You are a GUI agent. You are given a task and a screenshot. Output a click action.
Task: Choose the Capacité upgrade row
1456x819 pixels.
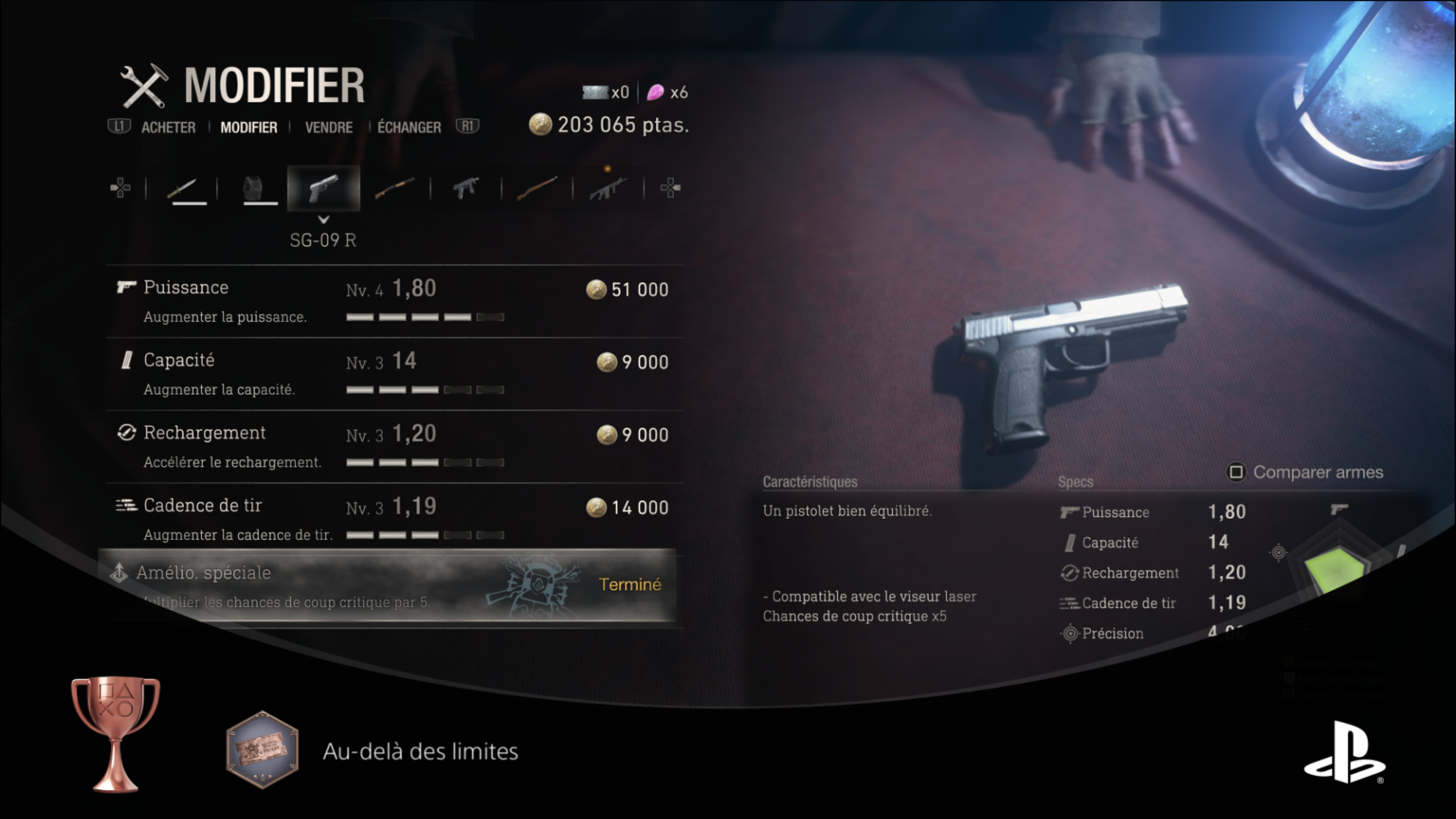click(x=394, y=374)
